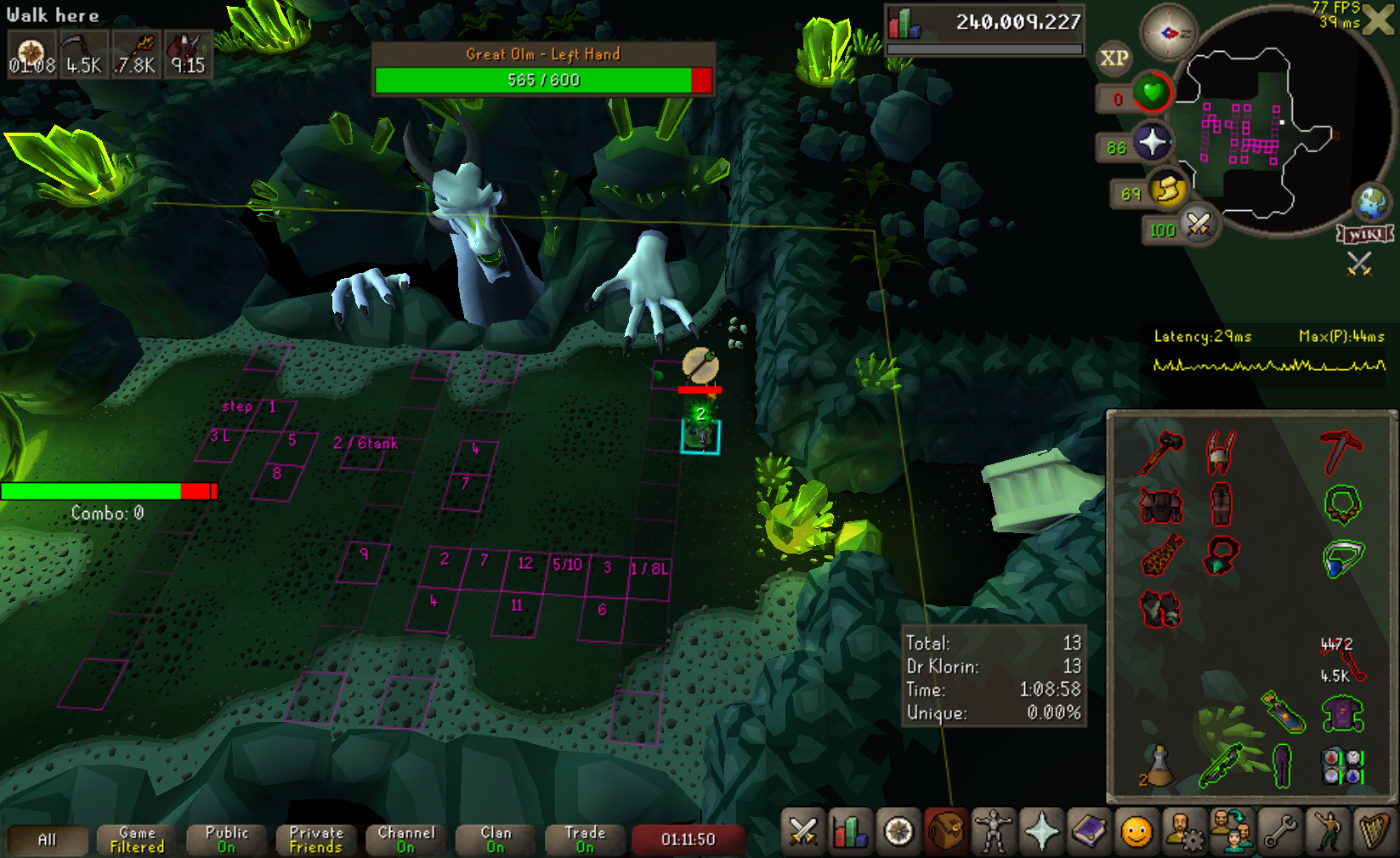Toggle the Public chat filter
Viewport: 1400px width, 858px height.
click(227, 839)
